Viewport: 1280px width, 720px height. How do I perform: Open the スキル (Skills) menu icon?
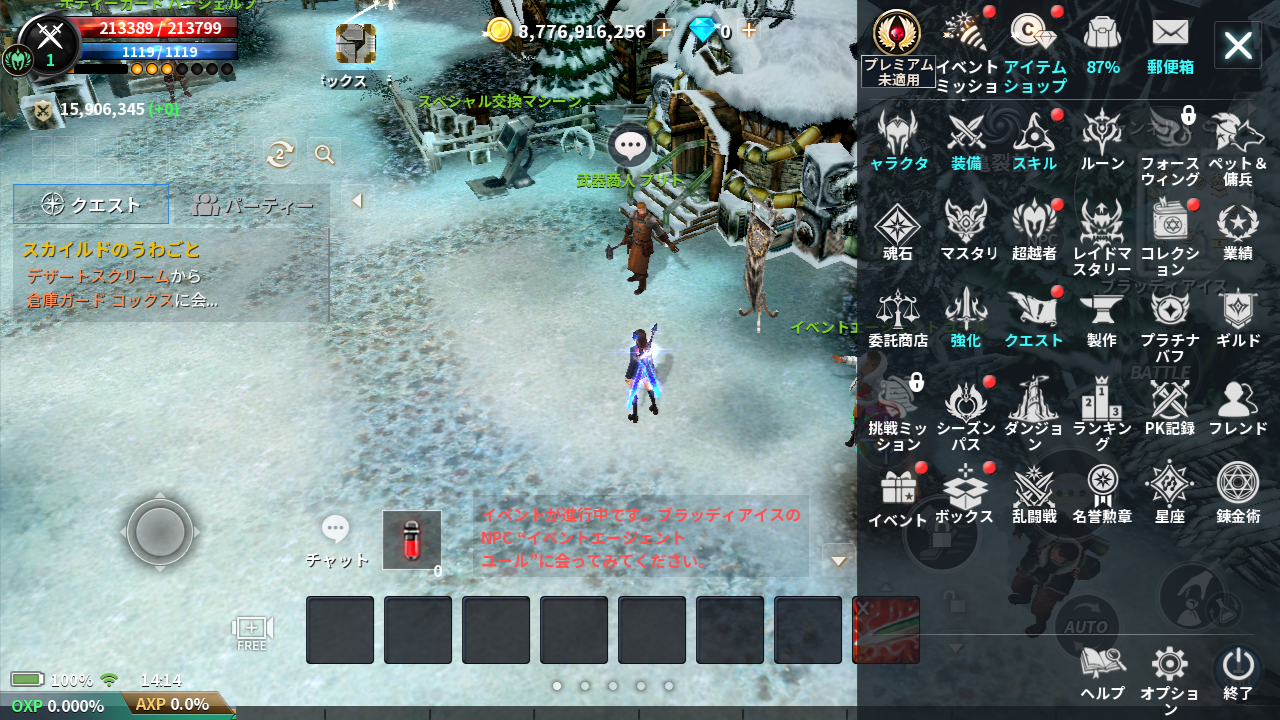point(1034,137)
